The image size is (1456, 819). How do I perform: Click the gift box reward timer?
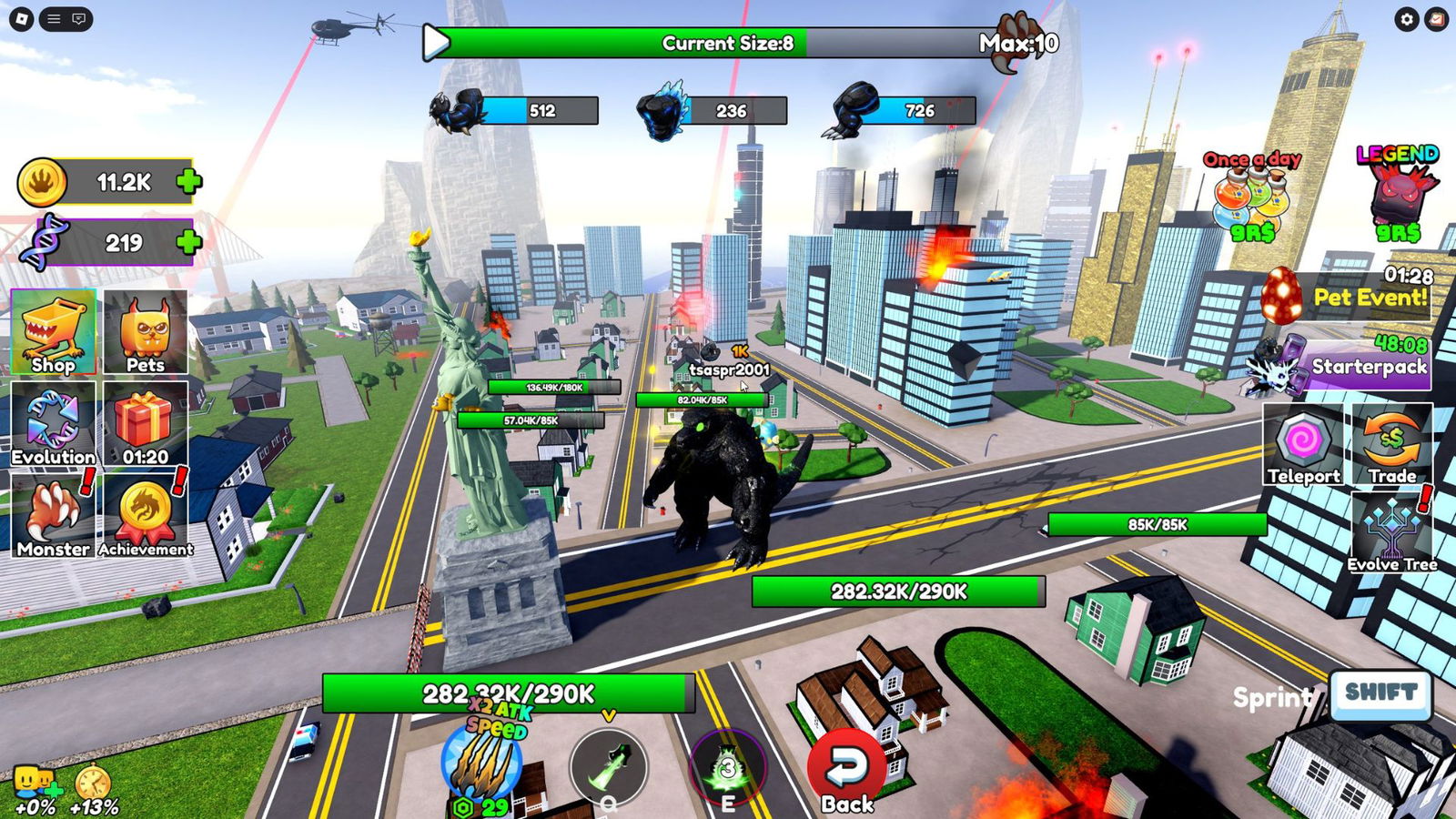pos(146,424)
